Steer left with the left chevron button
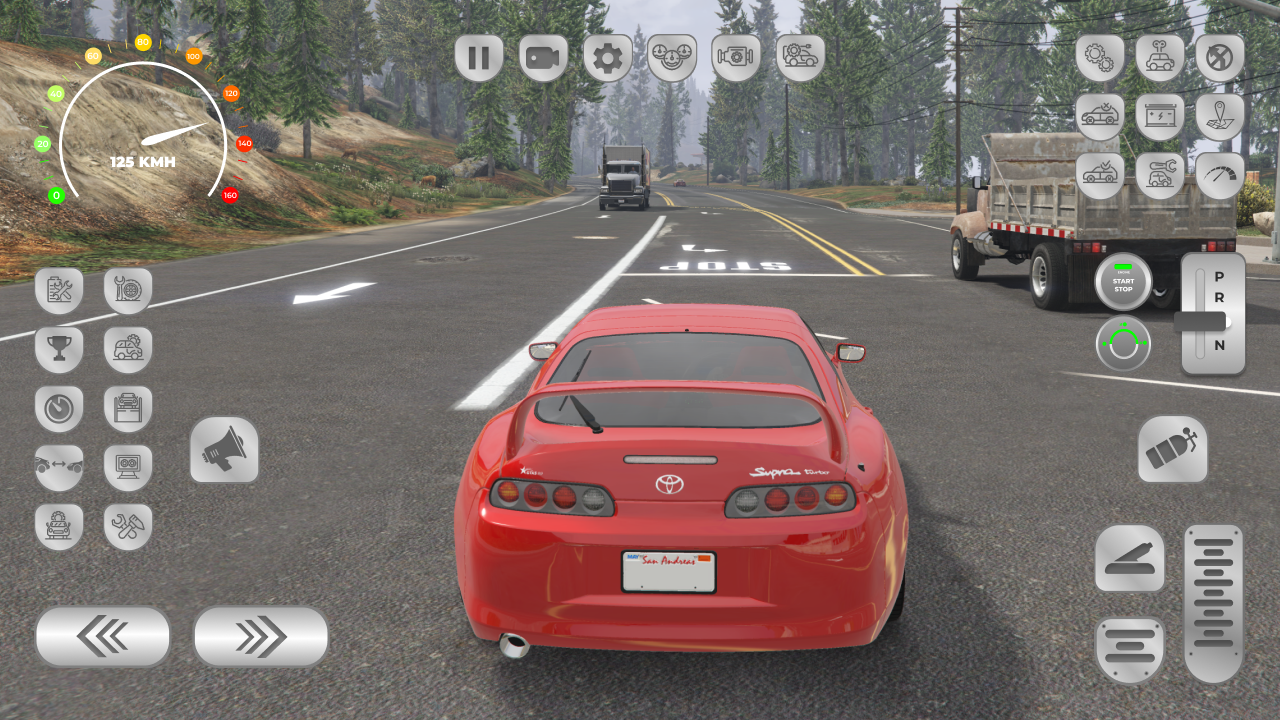This screenshot has height=720, width=1280. 102,636
